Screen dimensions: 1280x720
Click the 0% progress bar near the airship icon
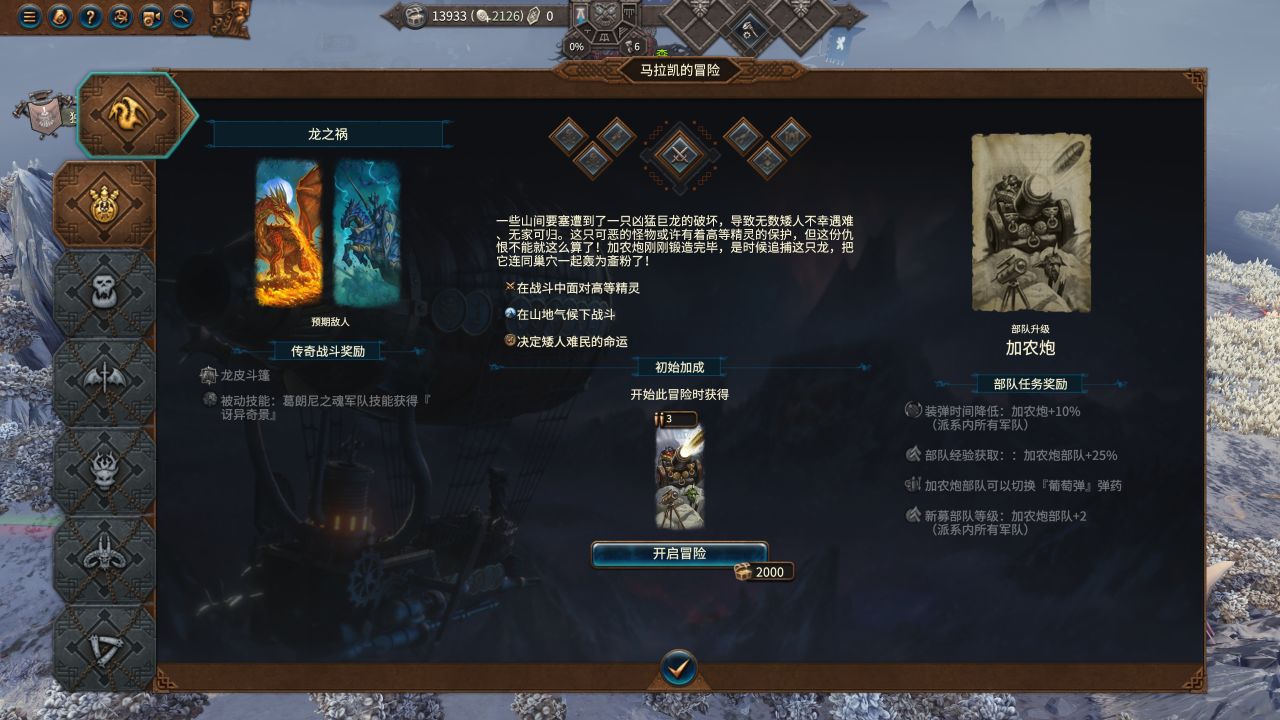coord(577,45)
